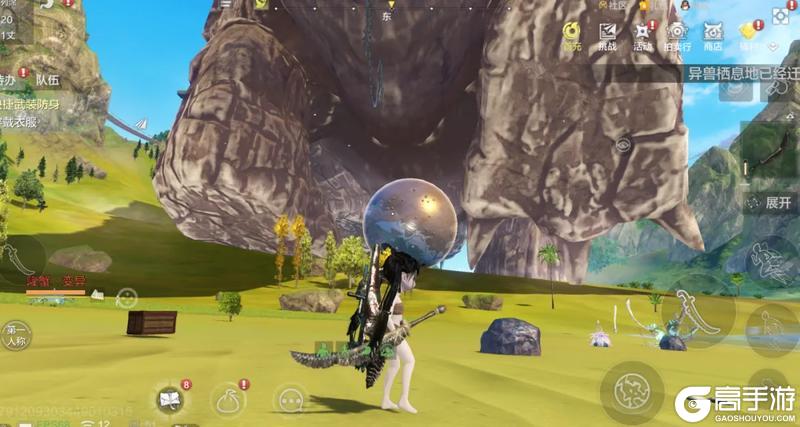Switch to 第一人称 first-person view
800x427 pixels.
17,334
